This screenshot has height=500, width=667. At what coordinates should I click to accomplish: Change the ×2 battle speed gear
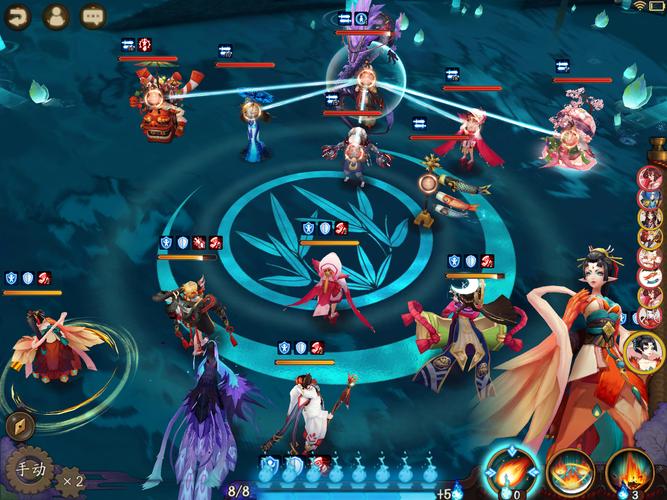pyautogui.click(x=71, y=480)
